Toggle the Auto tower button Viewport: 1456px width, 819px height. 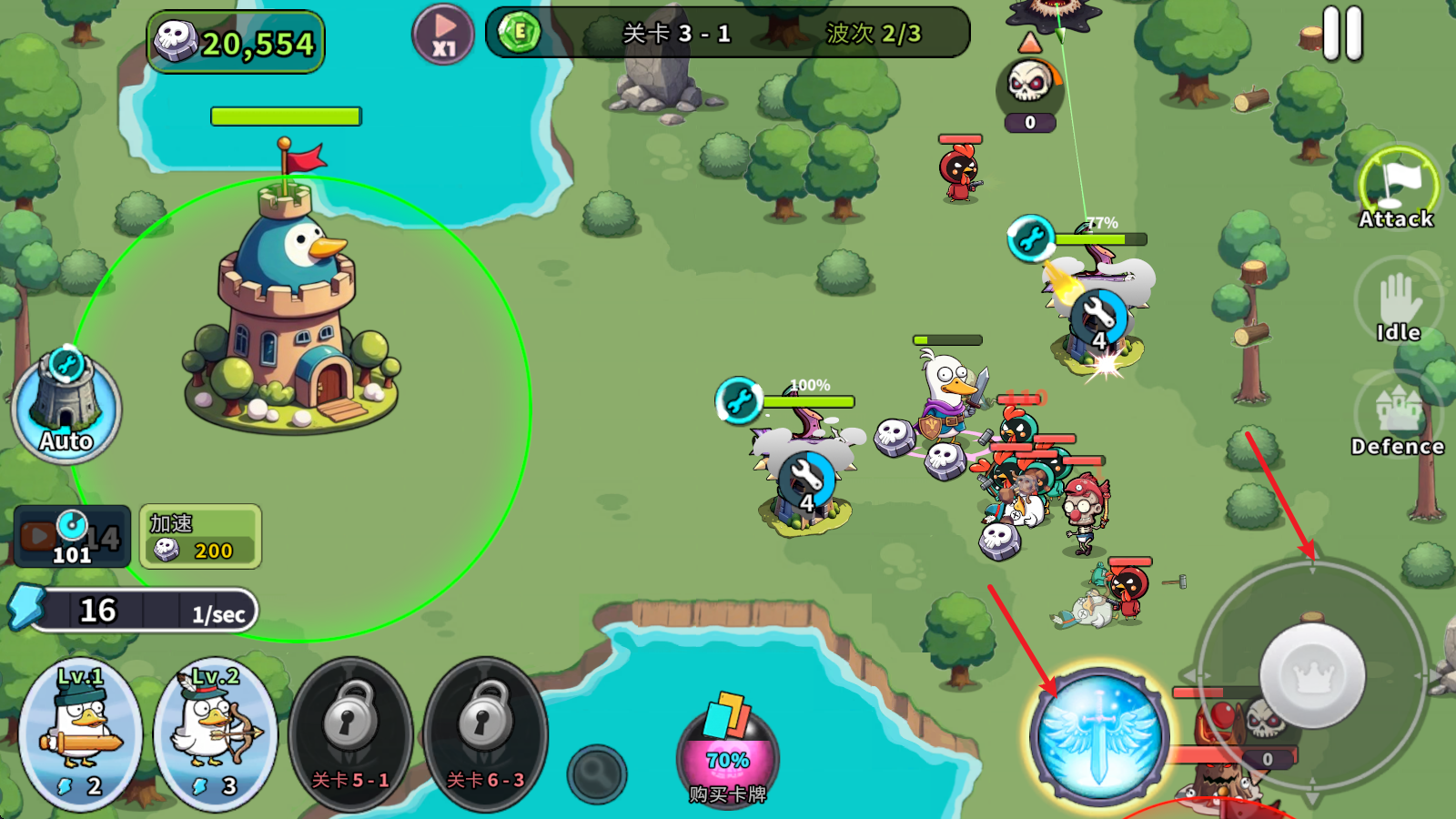[66, 407]
